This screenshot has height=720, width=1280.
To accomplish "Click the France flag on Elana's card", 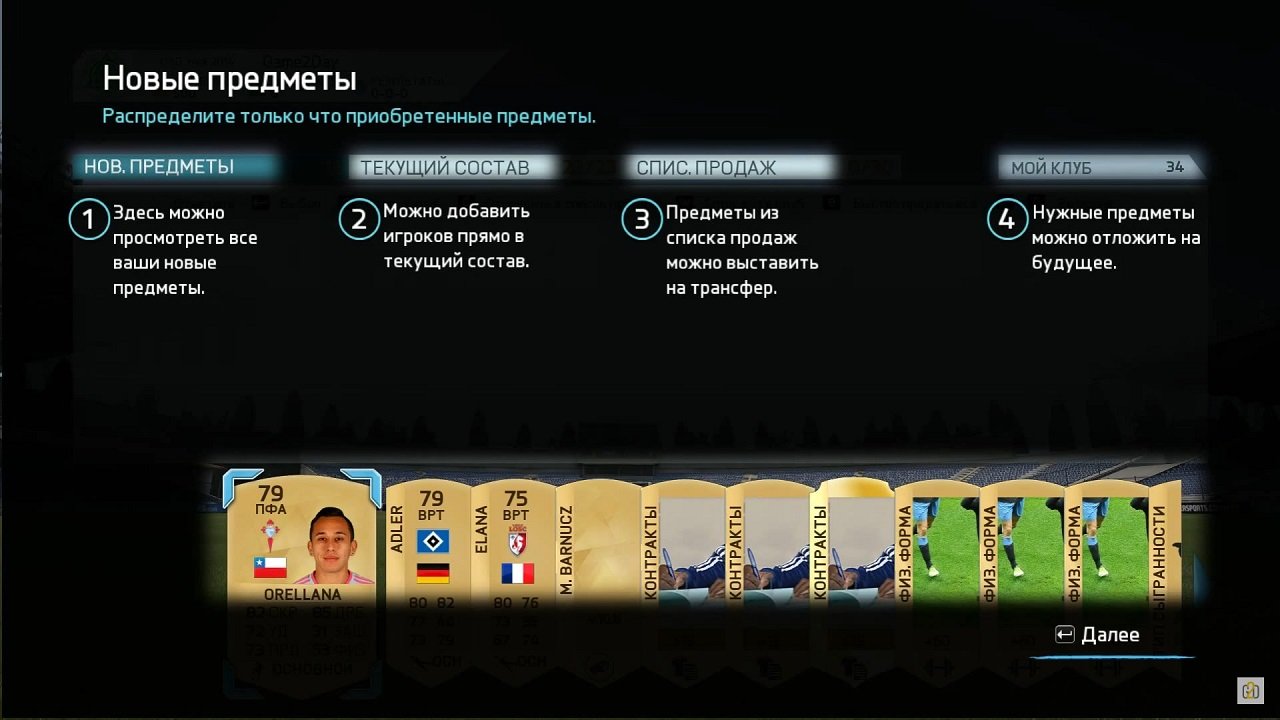I will [x=517, y=574].
